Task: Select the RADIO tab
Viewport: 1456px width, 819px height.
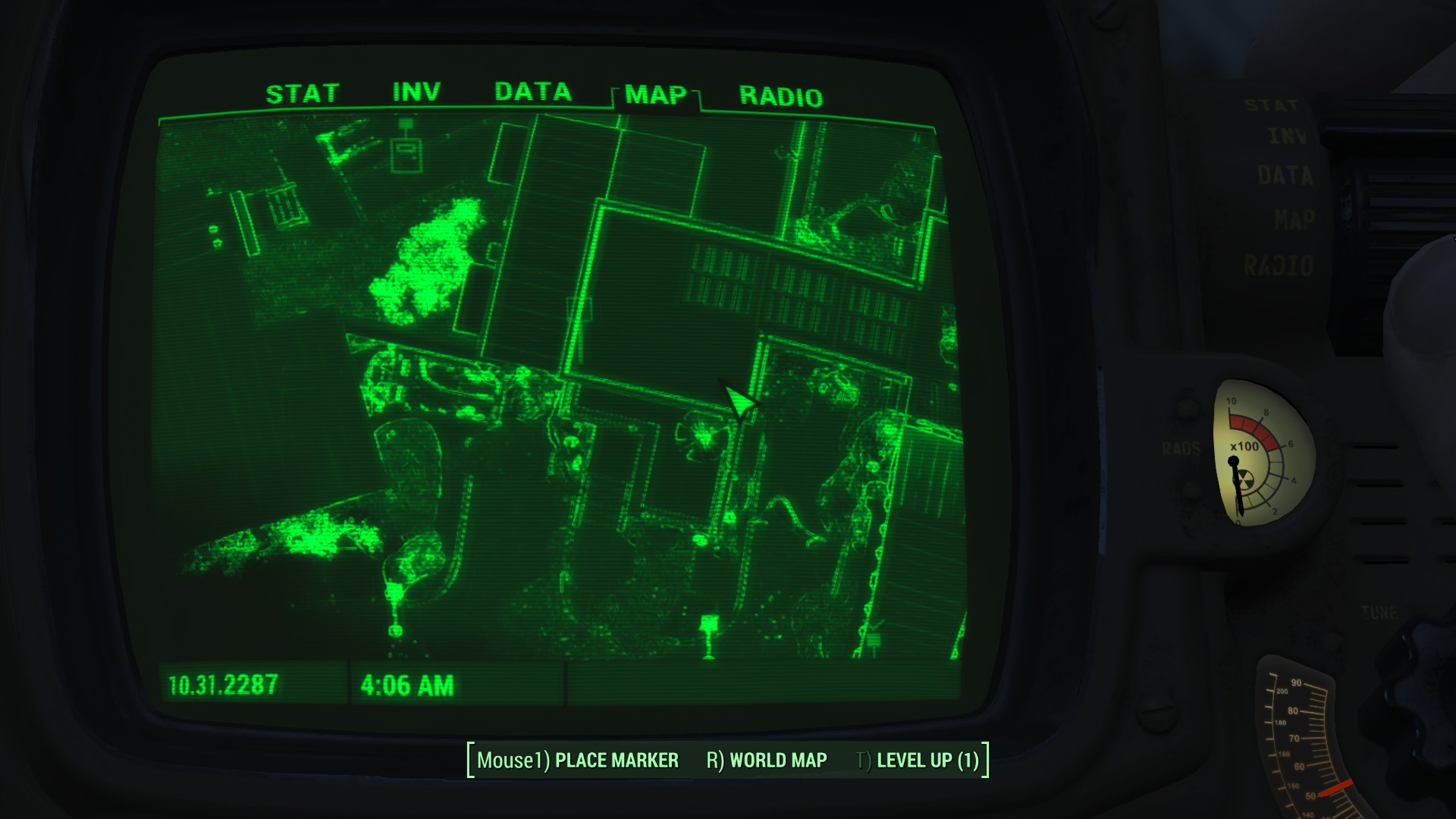Action: tap(781, 96)
